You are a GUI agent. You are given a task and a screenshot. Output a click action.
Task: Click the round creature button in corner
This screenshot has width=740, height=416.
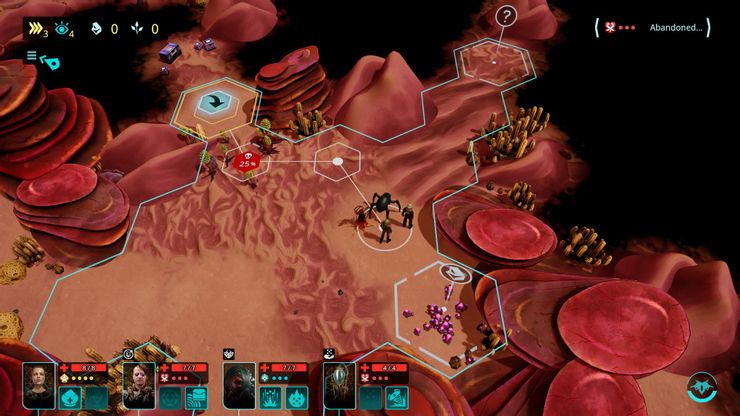pyautogui.click(x=701, y=387)
